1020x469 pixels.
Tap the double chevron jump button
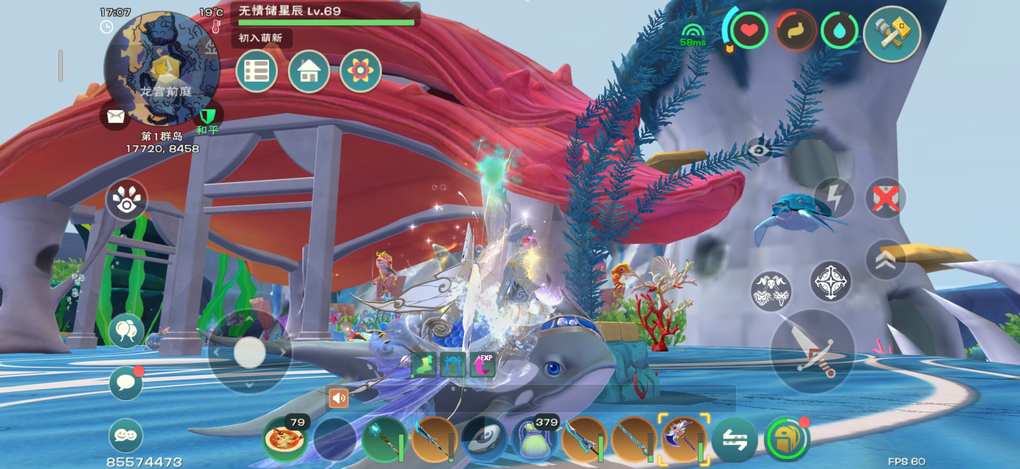tap(886, 259)
